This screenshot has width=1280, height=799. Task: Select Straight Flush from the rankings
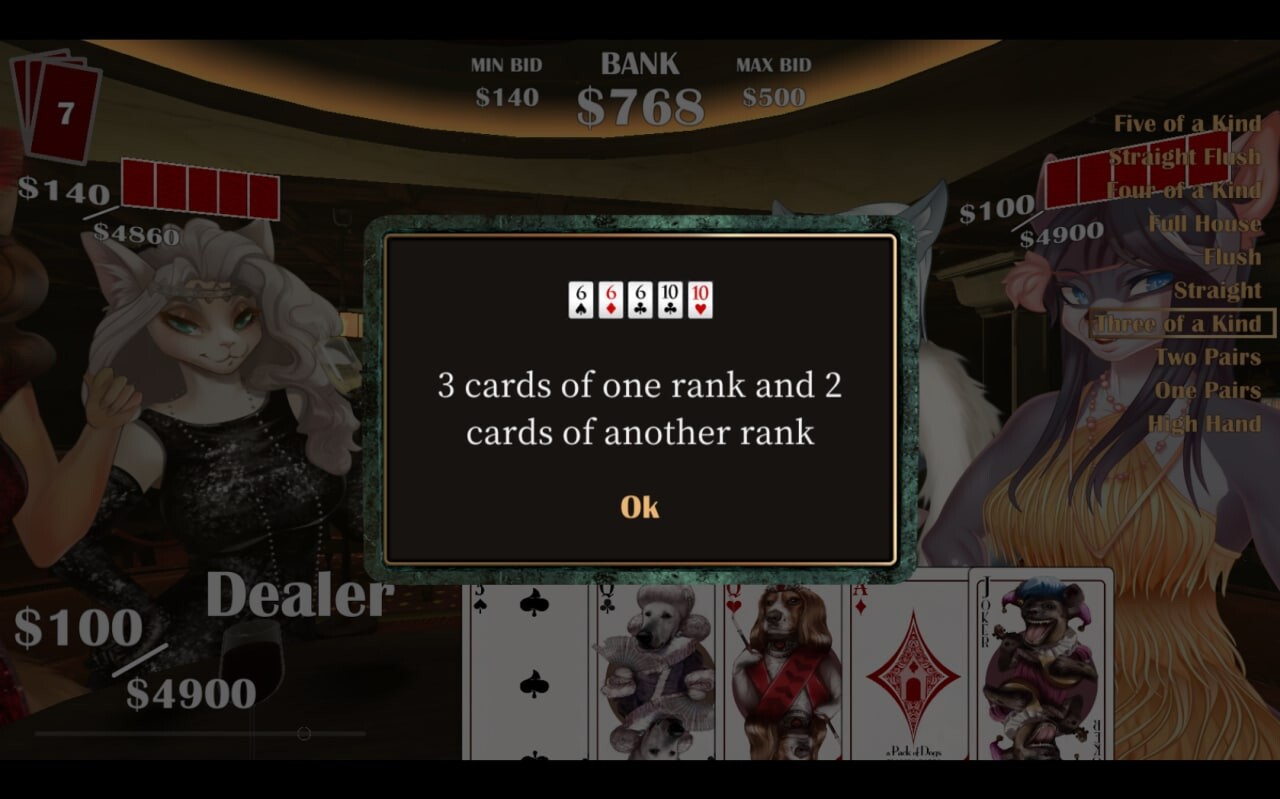pyautogui.click(x=1186, y=156)
